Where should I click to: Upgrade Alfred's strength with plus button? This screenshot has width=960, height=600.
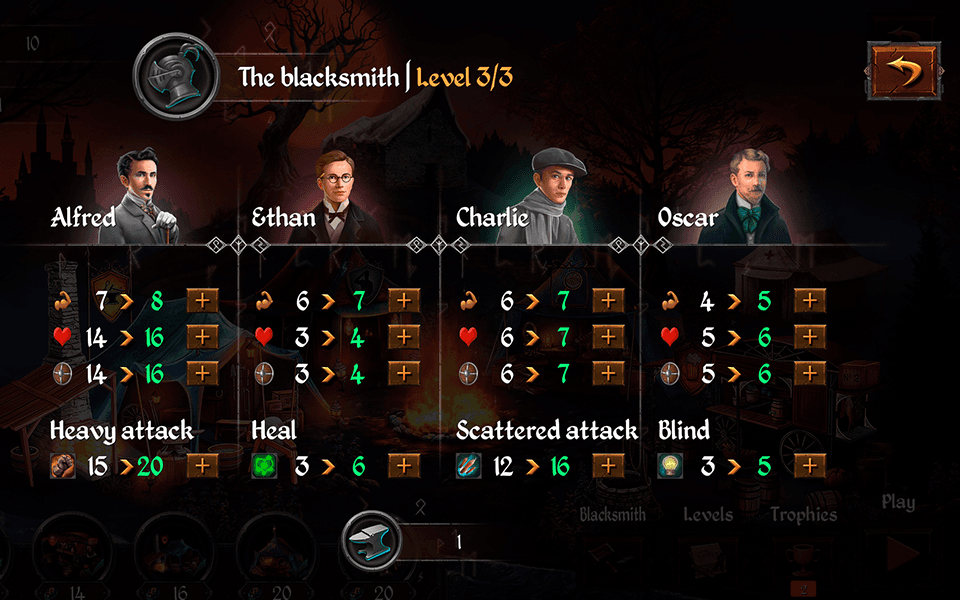click(x=203, y=300)
